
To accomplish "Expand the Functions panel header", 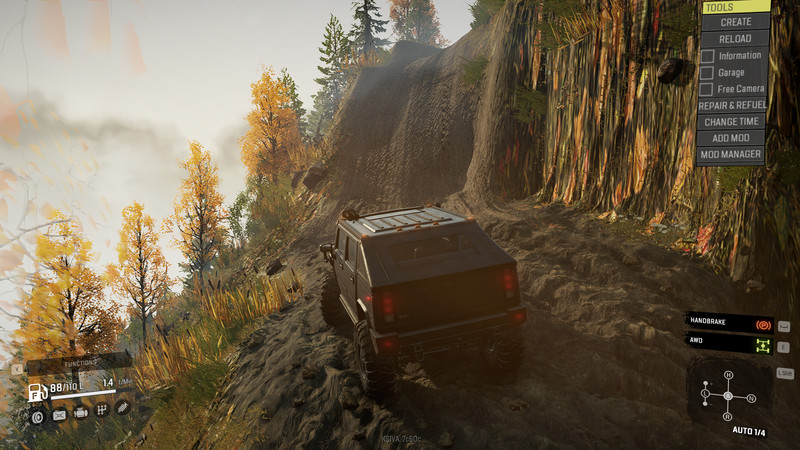I will 78,362.
